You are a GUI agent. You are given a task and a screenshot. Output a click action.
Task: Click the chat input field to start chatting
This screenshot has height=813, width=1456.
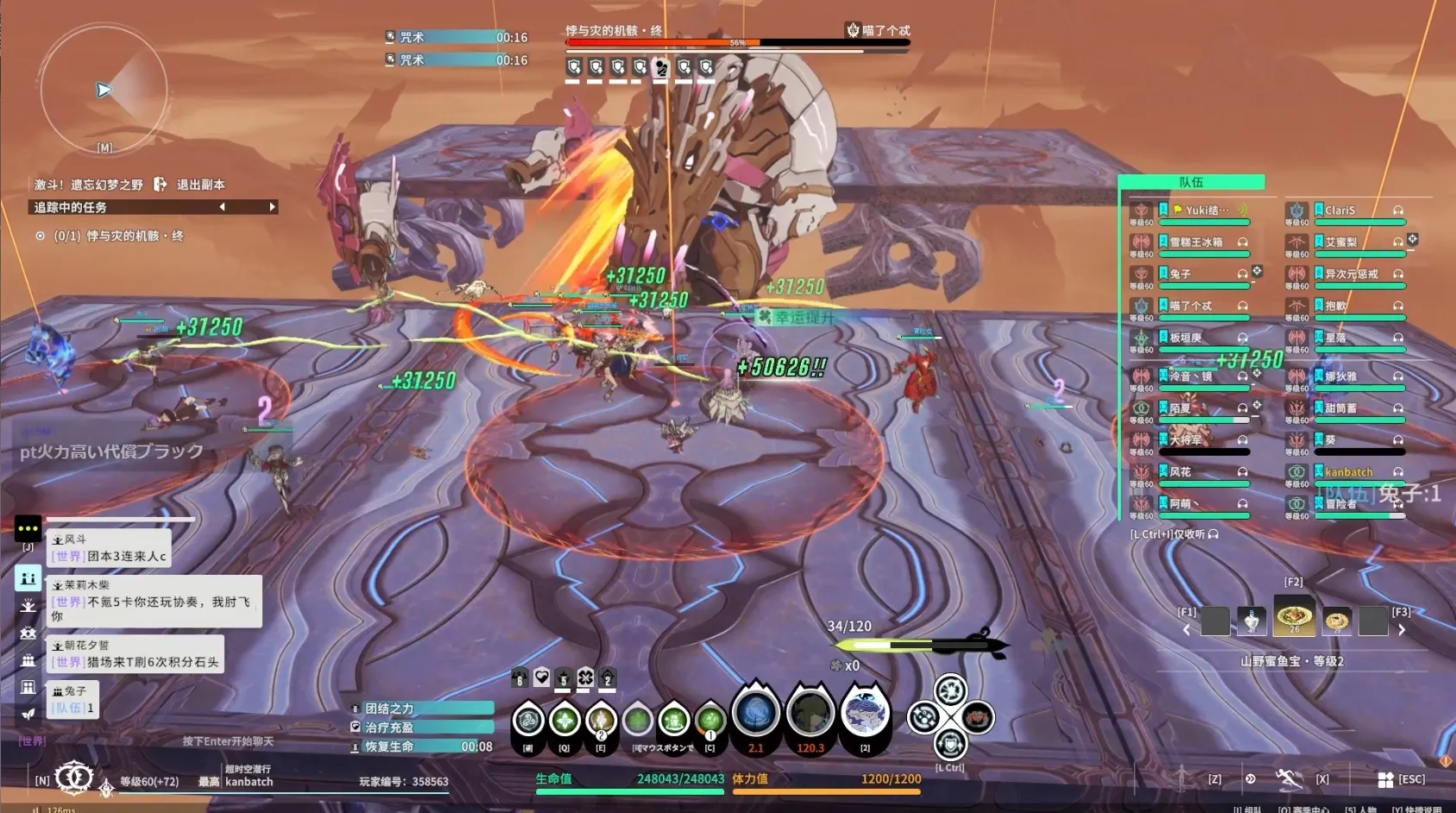coord(227,741)
